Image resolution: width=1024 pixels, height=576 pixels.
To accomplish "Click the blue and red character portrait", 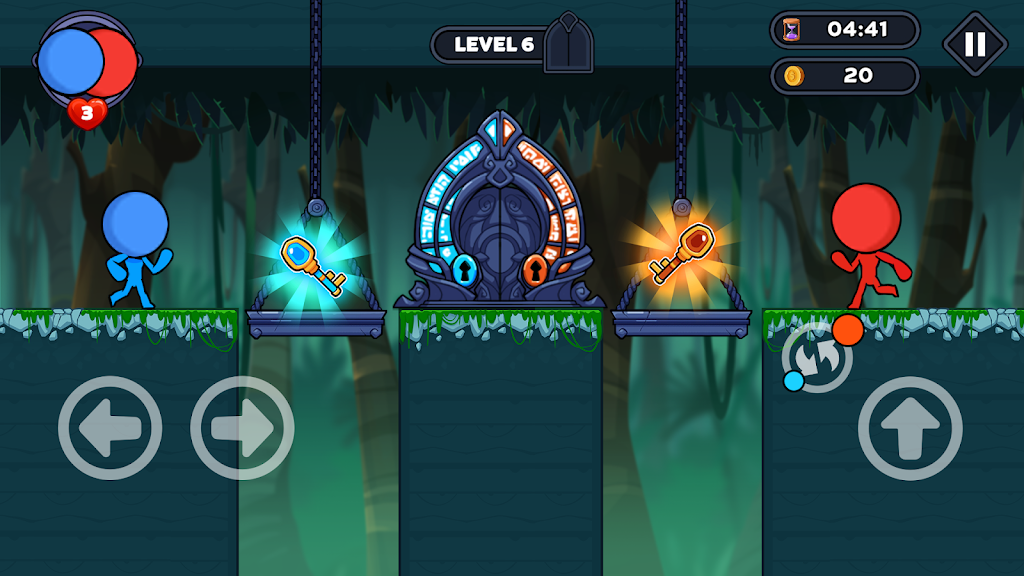I will point(86,62).
